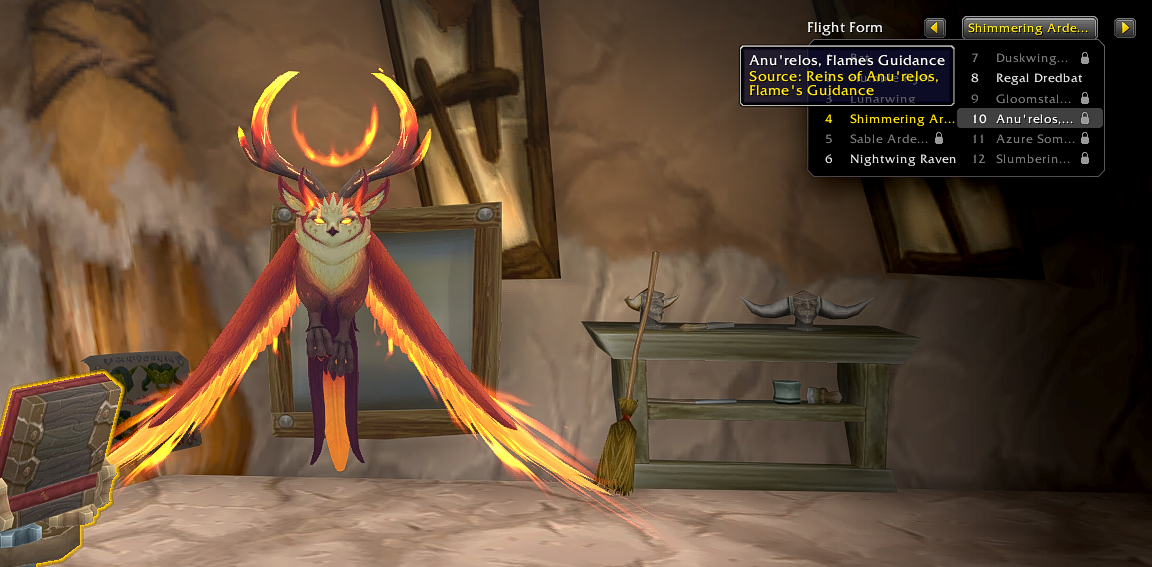Click the next Flight Form arrow button
The width and height of the screenshot is (1152, 567).
(1125, 28)
